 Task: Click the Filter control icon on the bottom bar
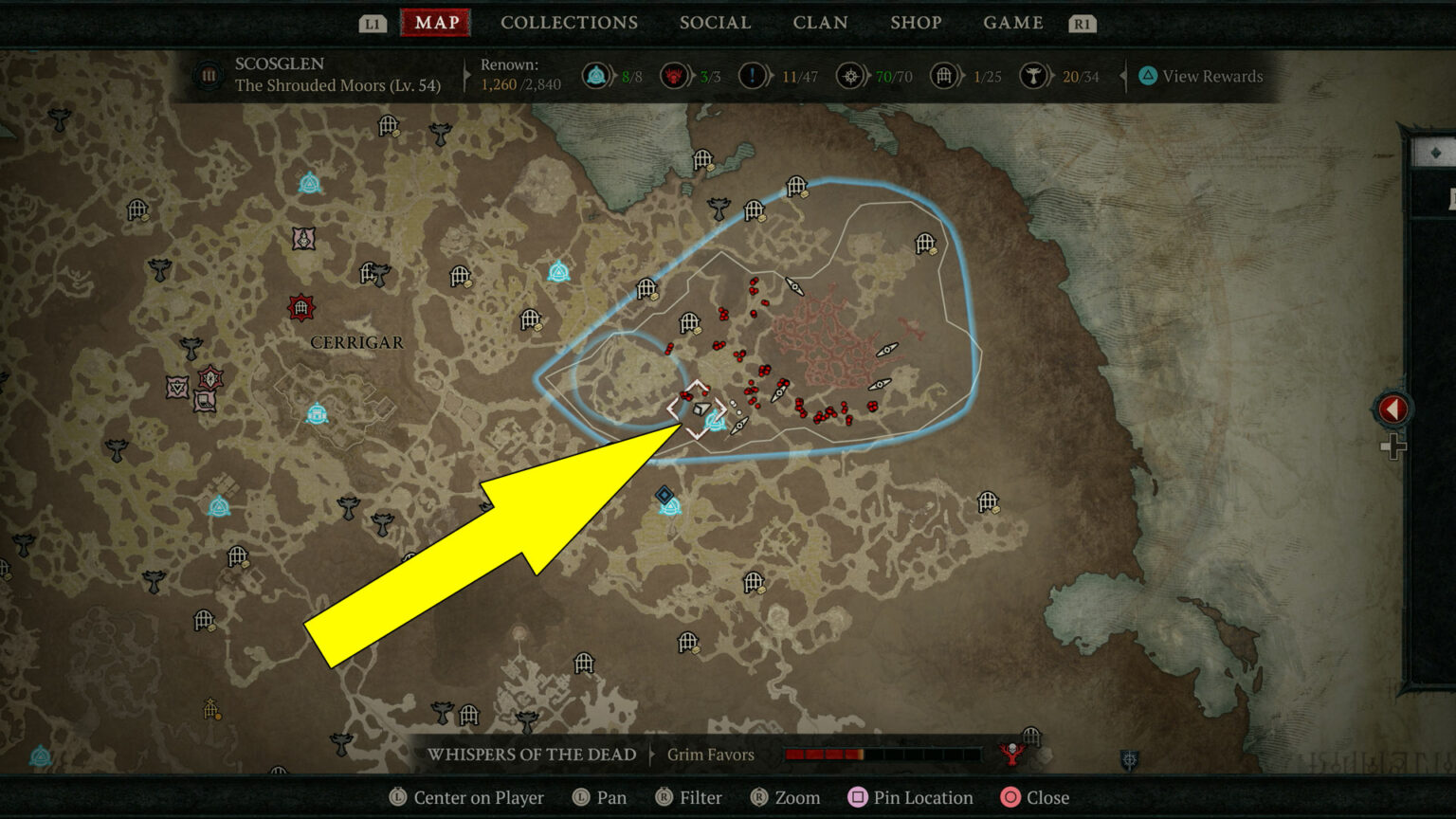[x=666, y=797]
